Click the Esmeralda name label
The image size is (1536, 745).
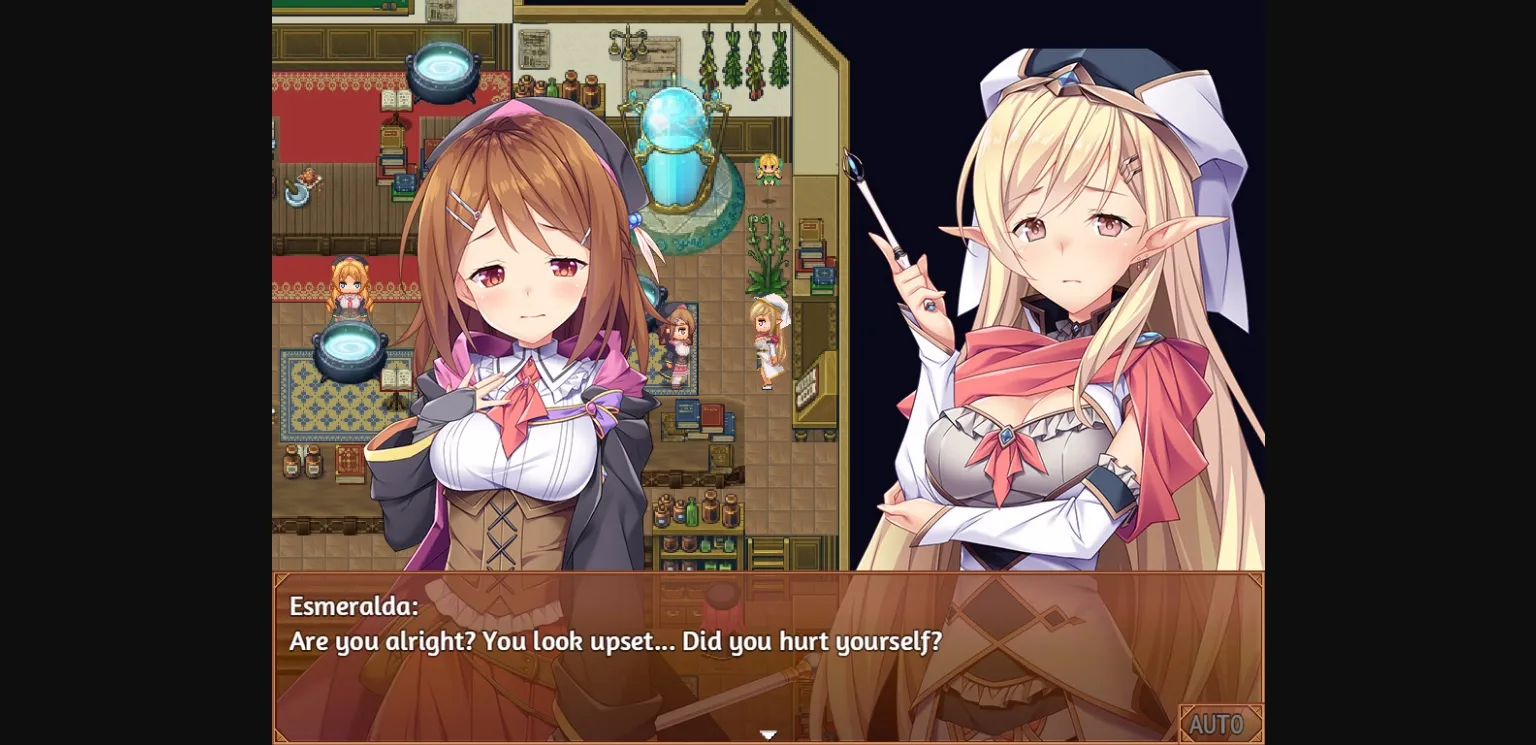(355, 603)
